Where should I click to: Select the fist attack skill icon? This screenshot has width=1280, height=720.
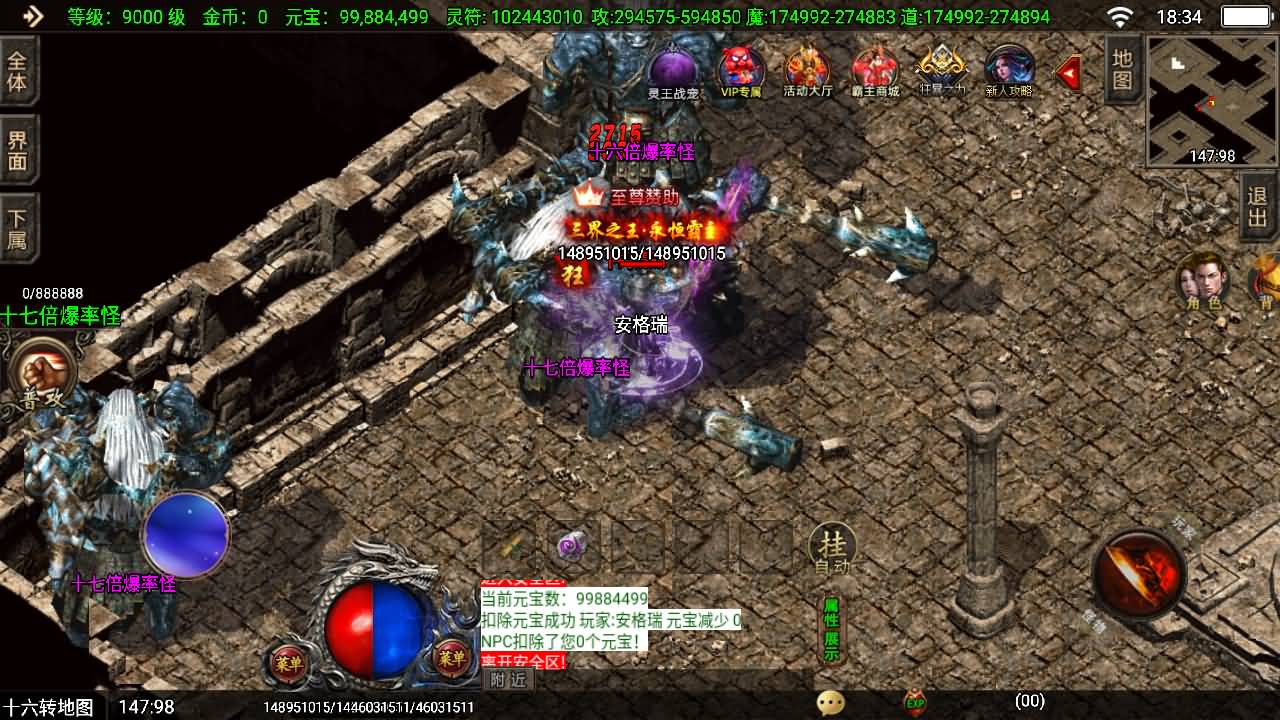pyautogui.click(x=40, y=370)
